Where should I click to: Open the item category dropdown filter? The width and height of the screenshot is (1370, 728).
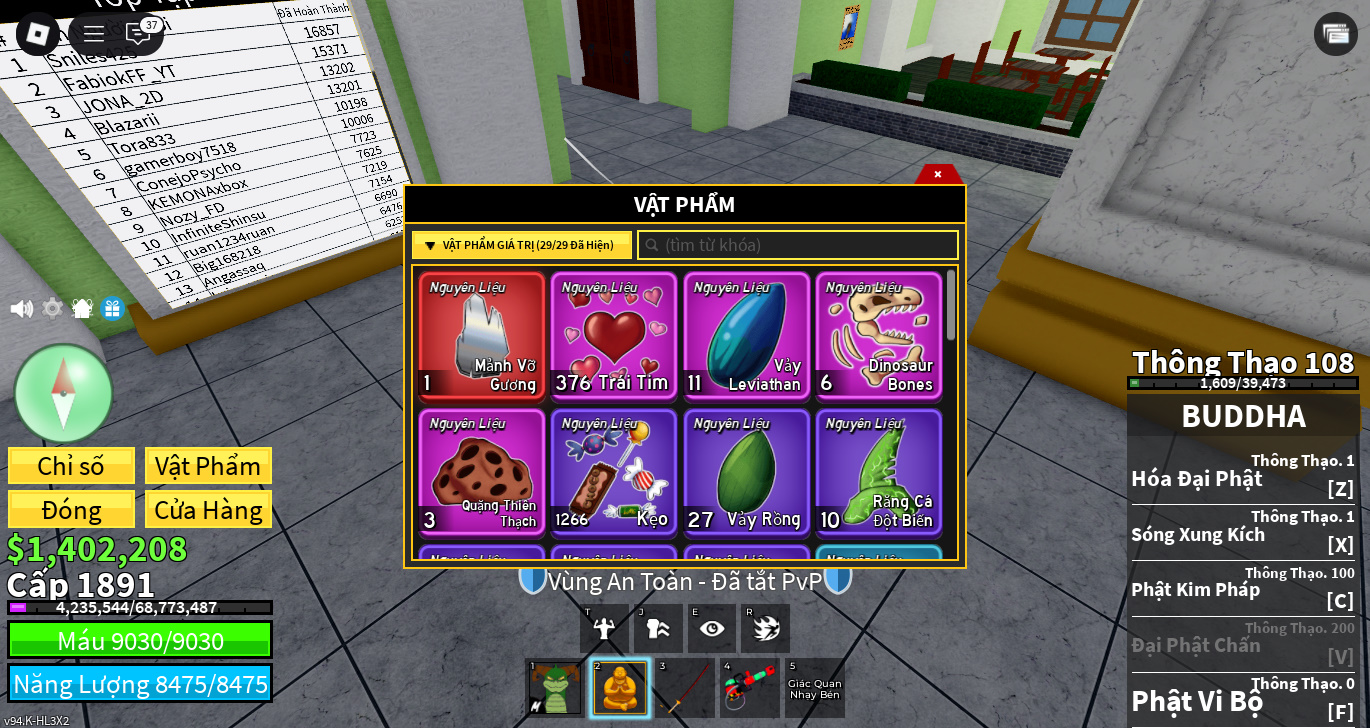coord(521,245)
